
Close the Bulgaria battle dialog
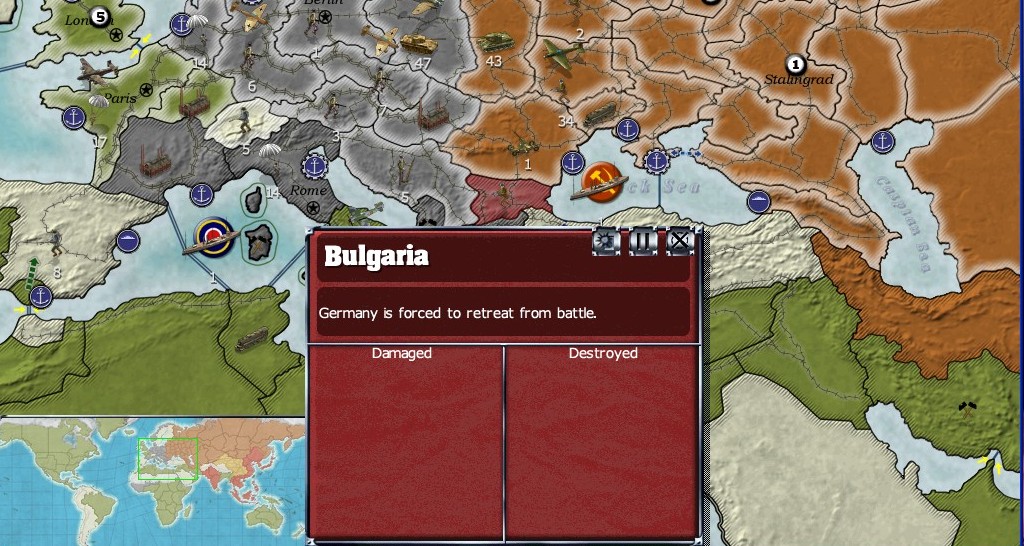tap(679, 241)
